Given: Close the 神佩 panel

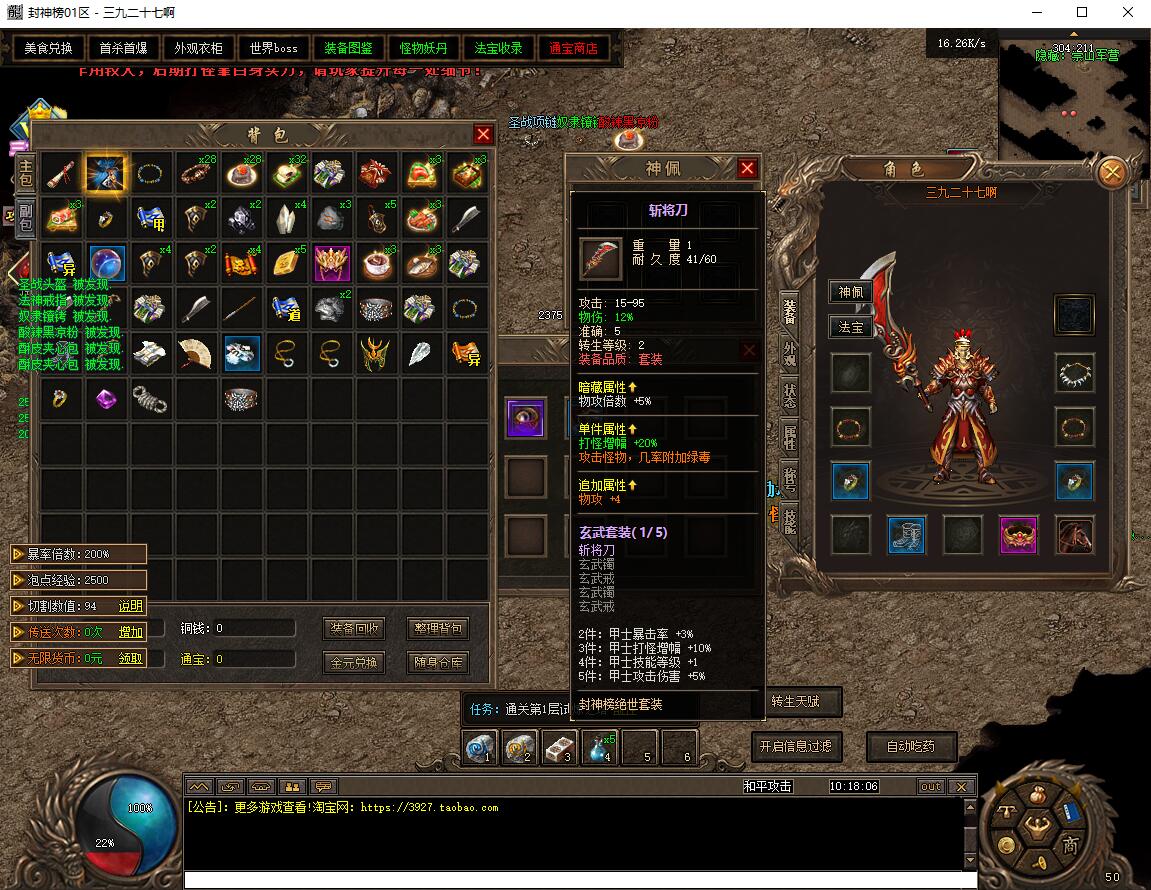Looking at the screenshot, I should pyautogui.click(x=747, y=169).
